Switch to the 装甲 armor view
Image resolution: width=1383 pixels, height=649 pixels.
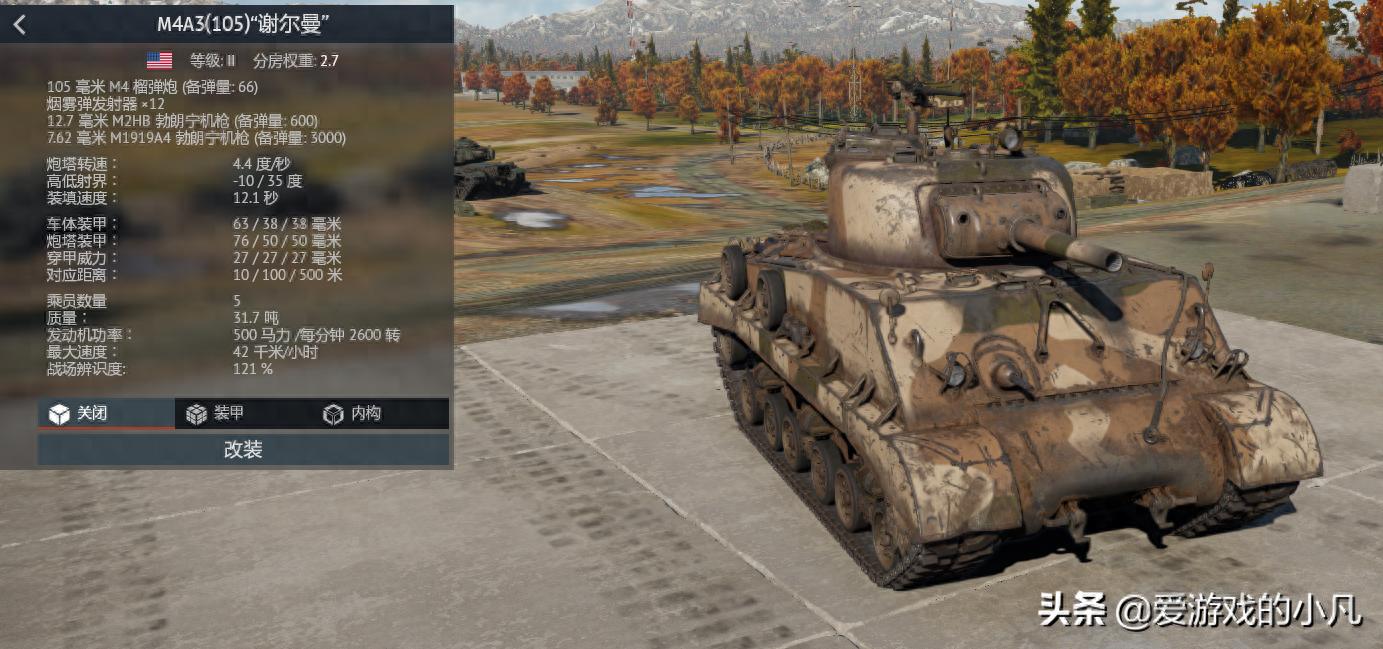[242, 413]
